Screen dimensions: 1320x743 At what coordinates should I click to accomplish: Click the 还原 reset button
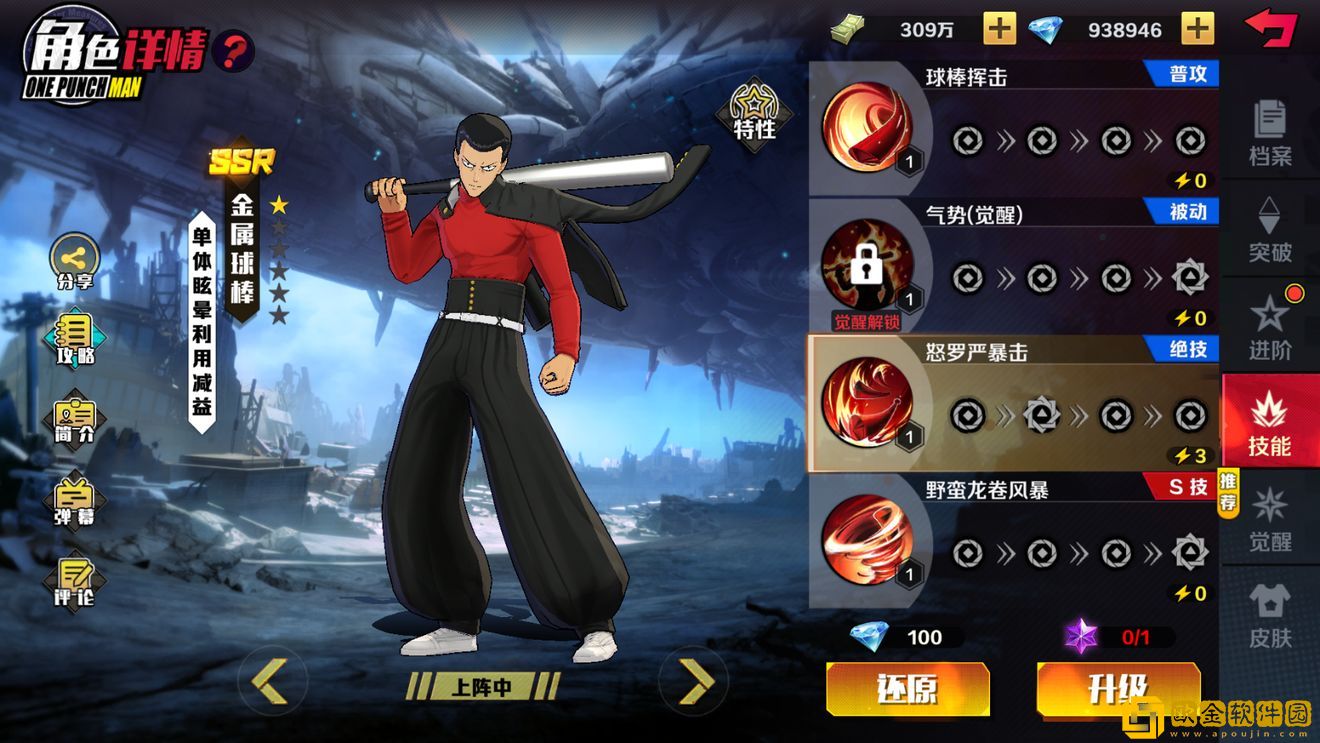pos(907,689)
